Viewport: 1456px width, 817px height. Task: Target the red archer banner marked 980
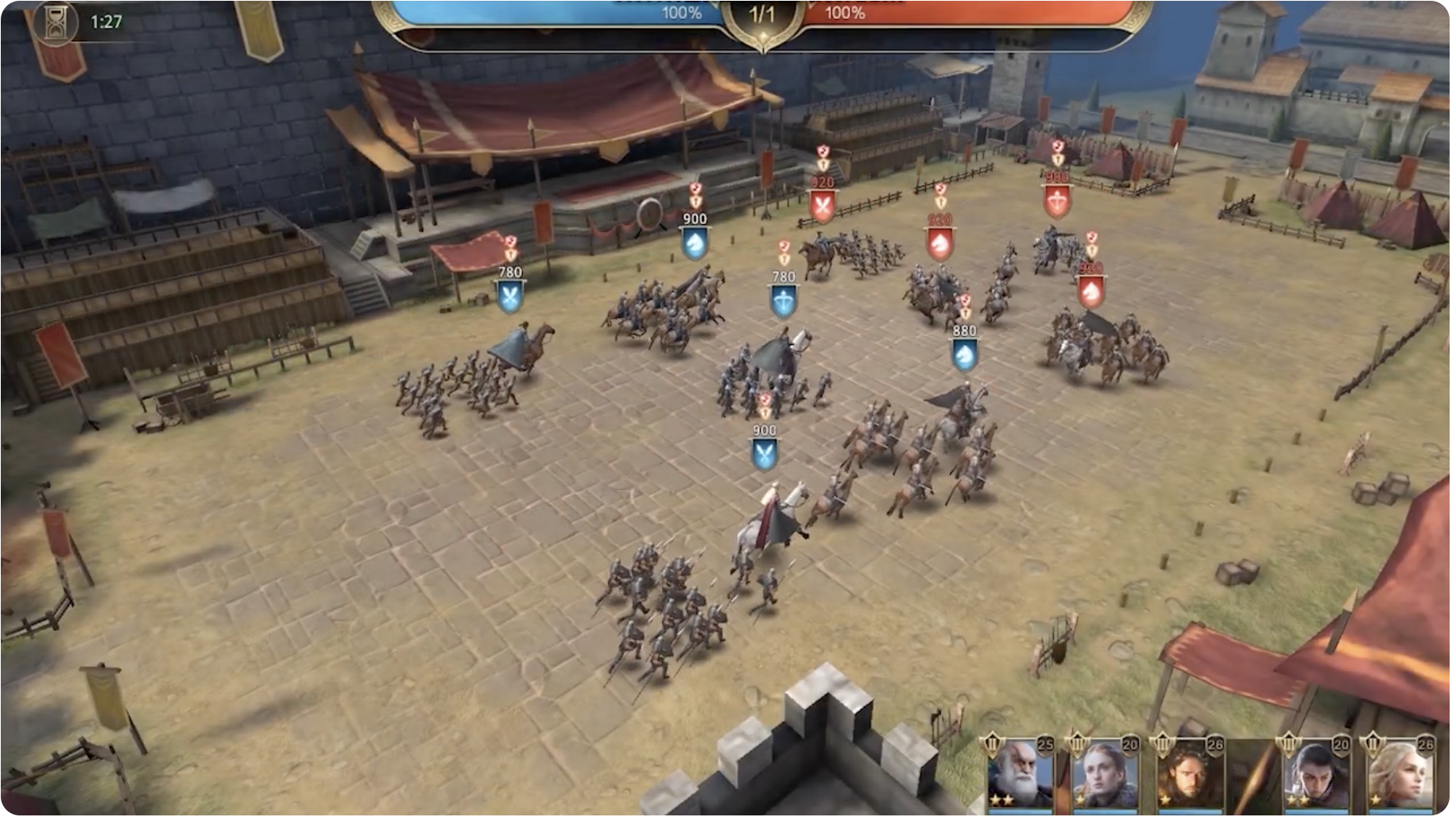point(1057,202)
